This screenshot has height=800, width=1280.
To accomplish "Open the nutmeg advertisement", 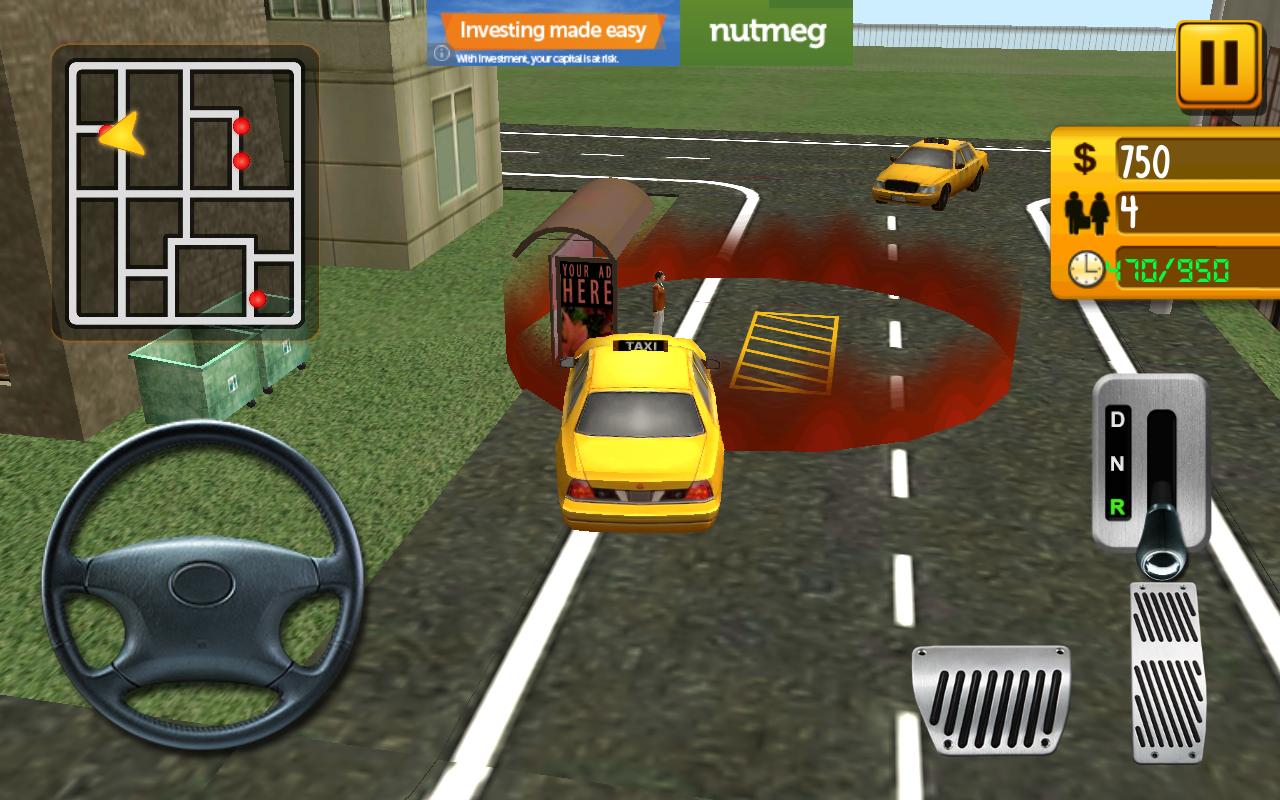I will click(x=766, y=33).
